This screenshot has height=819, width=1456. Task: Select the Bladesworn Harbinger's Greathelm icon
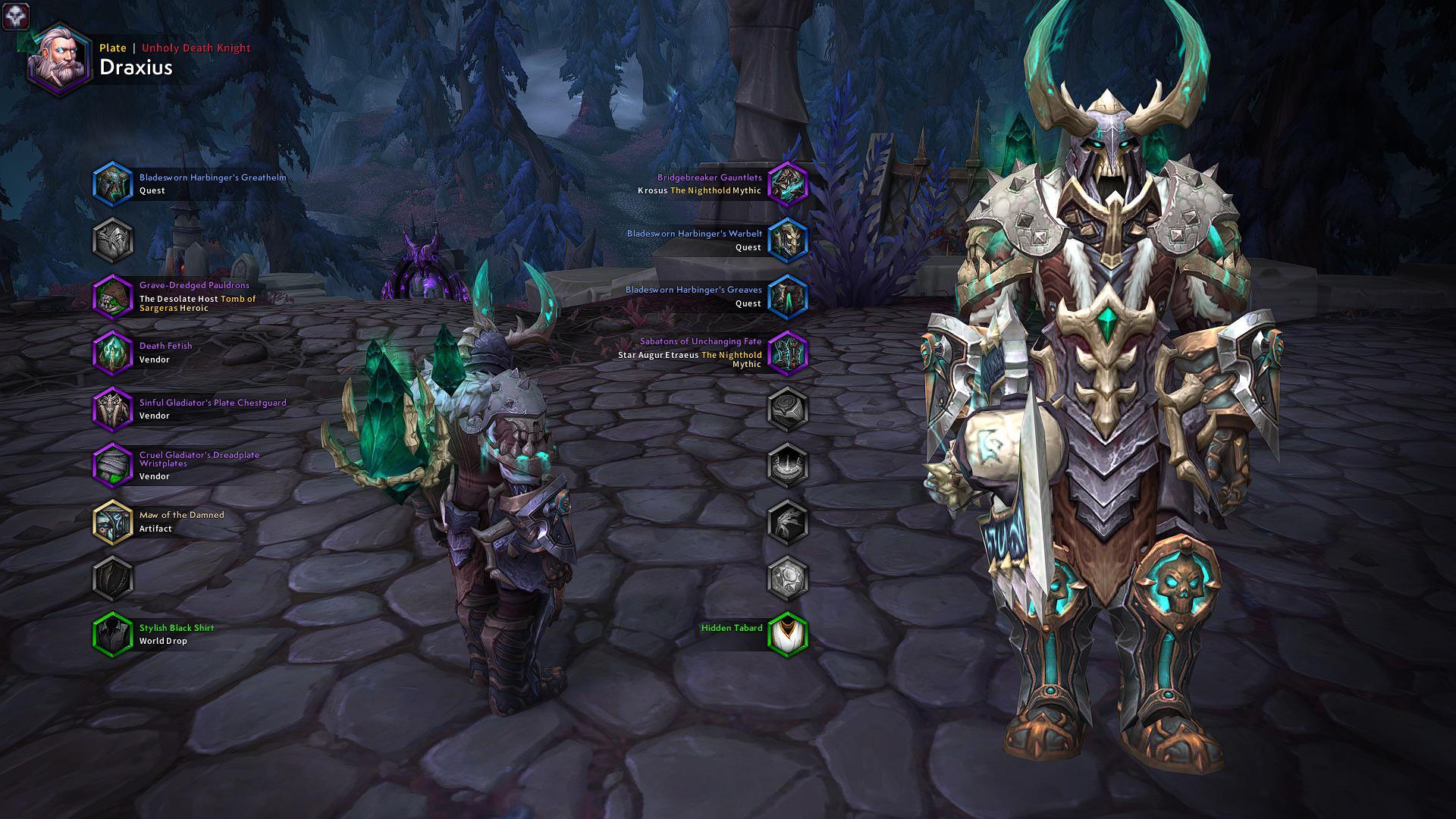(114, 183)
